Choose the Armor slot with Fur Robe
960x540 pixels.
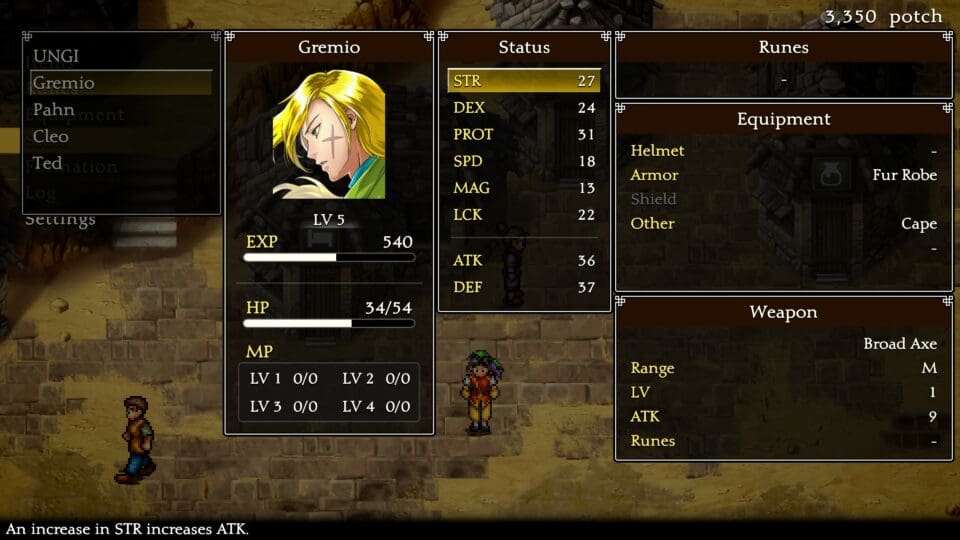[783, 175]
